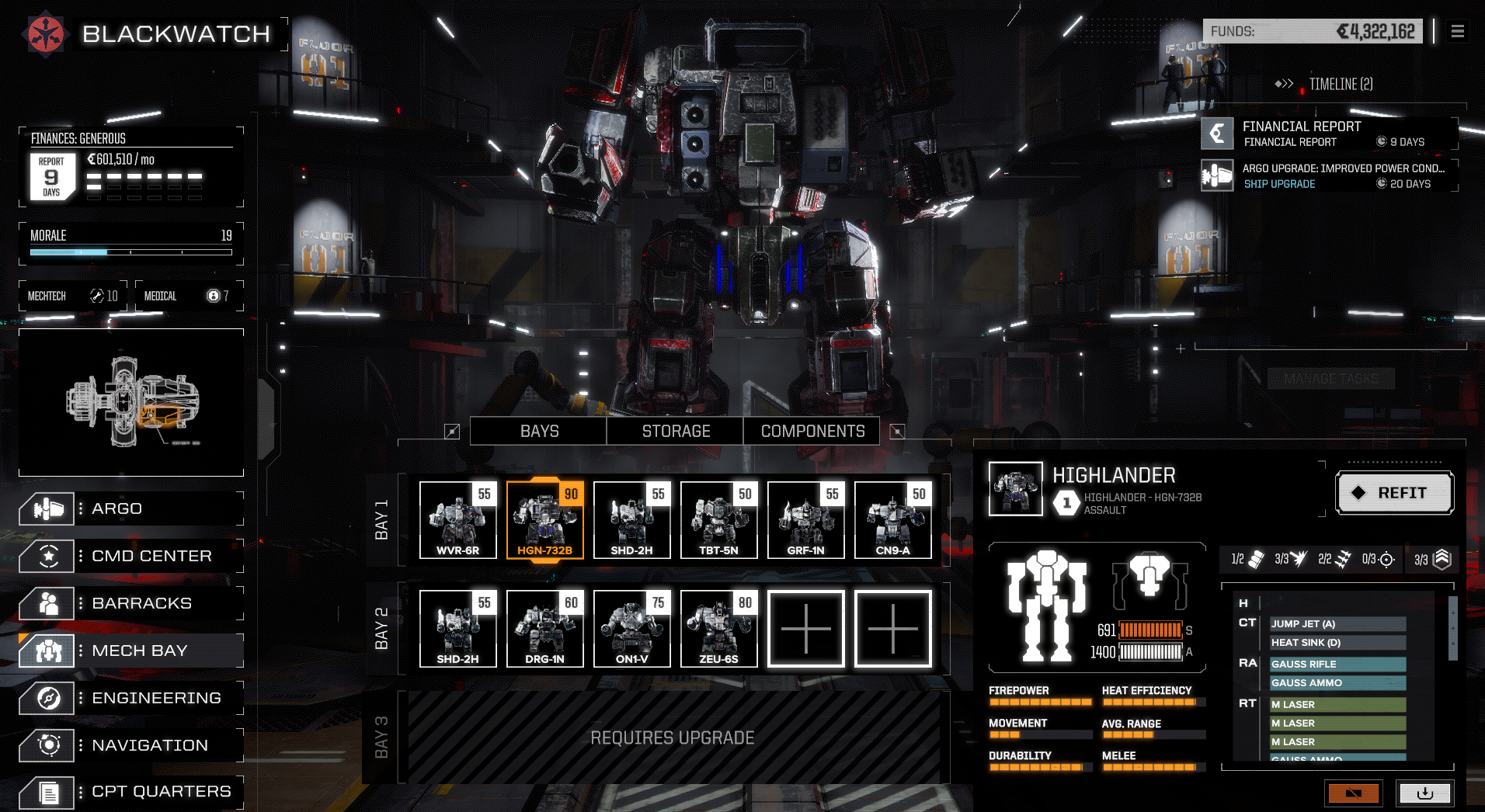Switch to the Components tab
This screenshot has height=812, width=1485.
[812, 432]
